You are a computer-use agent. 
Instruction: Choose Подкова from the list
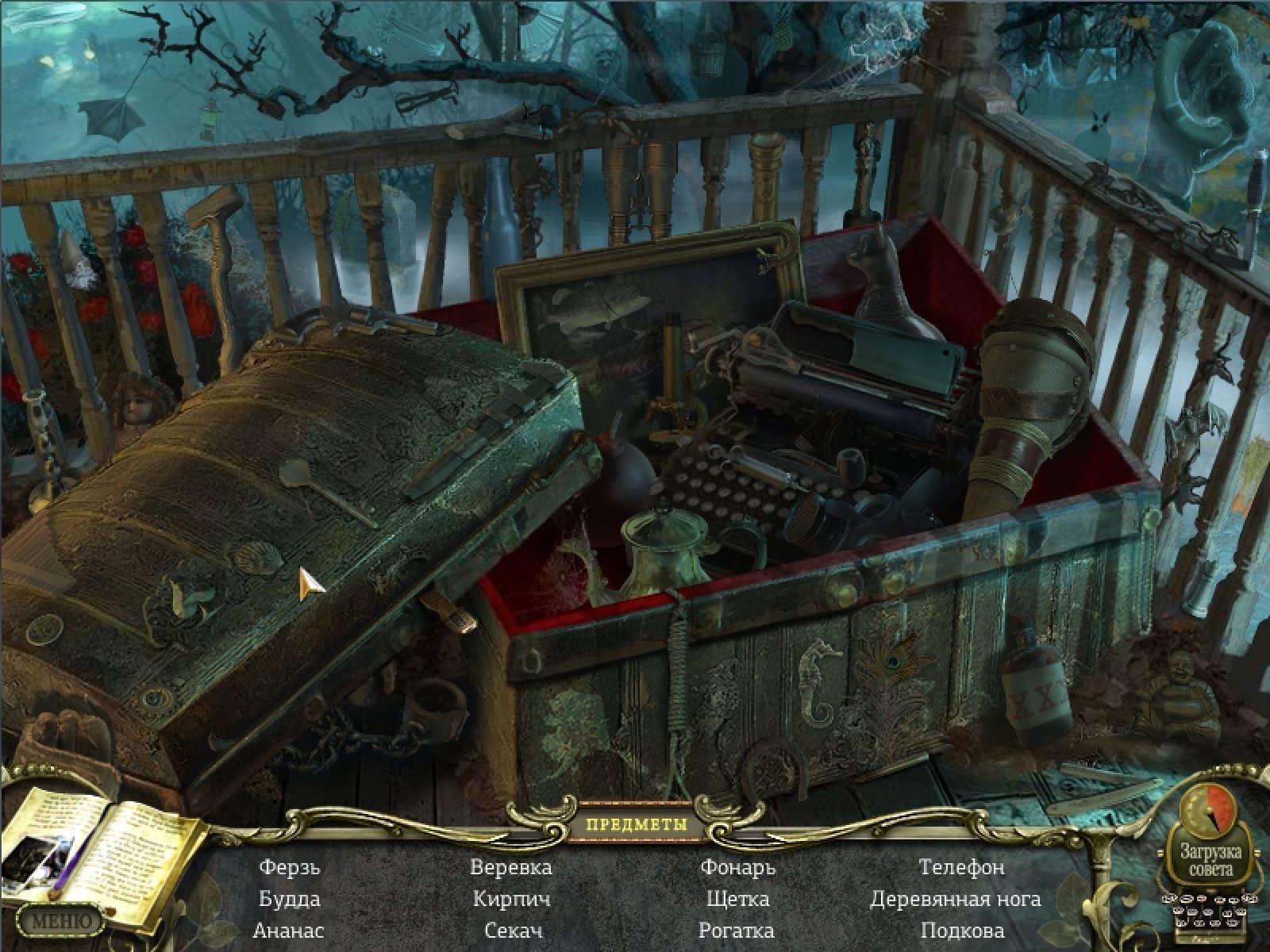pyautogui.click(x=962, y=931)
